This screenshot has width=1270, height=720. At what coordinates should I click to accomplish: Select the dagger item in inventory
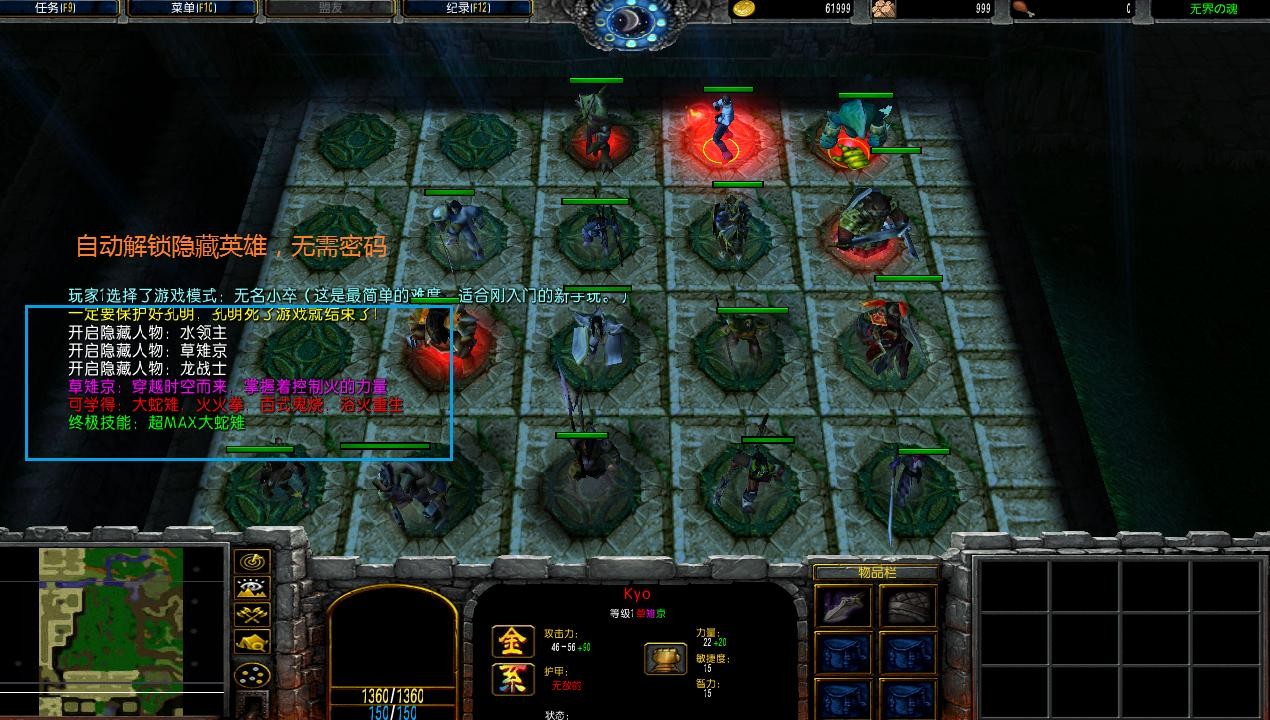coord(843,605)
